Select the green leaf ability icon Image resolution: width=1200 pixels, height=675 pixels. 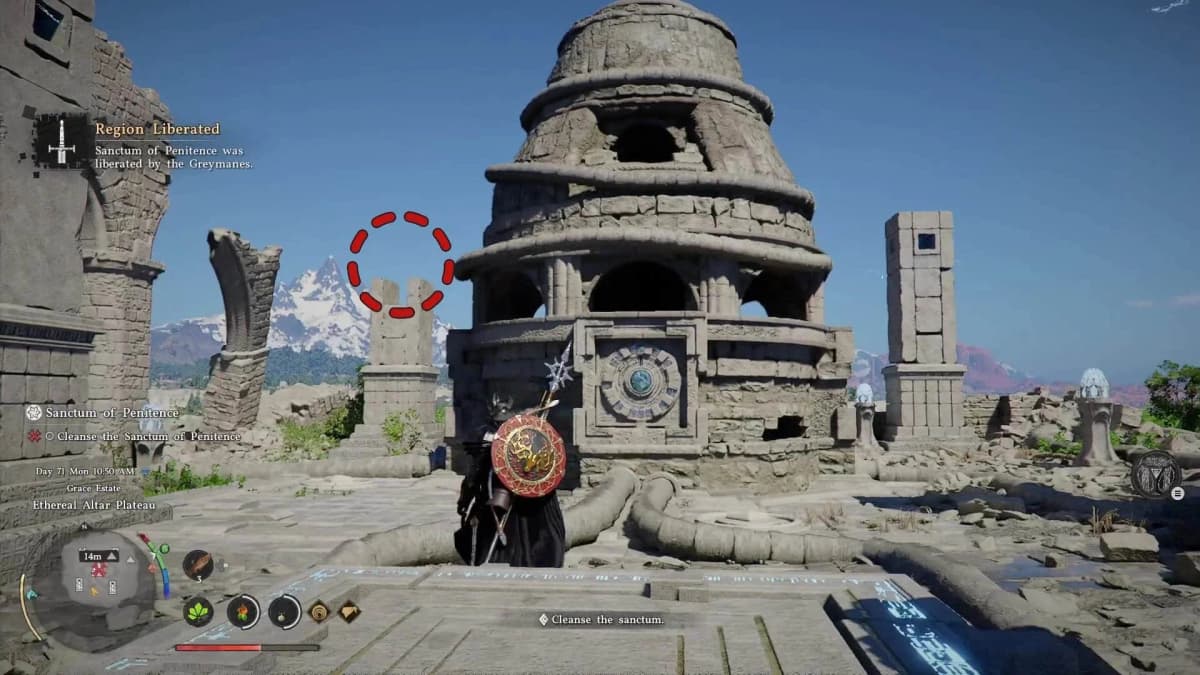(x=198, y=611)
